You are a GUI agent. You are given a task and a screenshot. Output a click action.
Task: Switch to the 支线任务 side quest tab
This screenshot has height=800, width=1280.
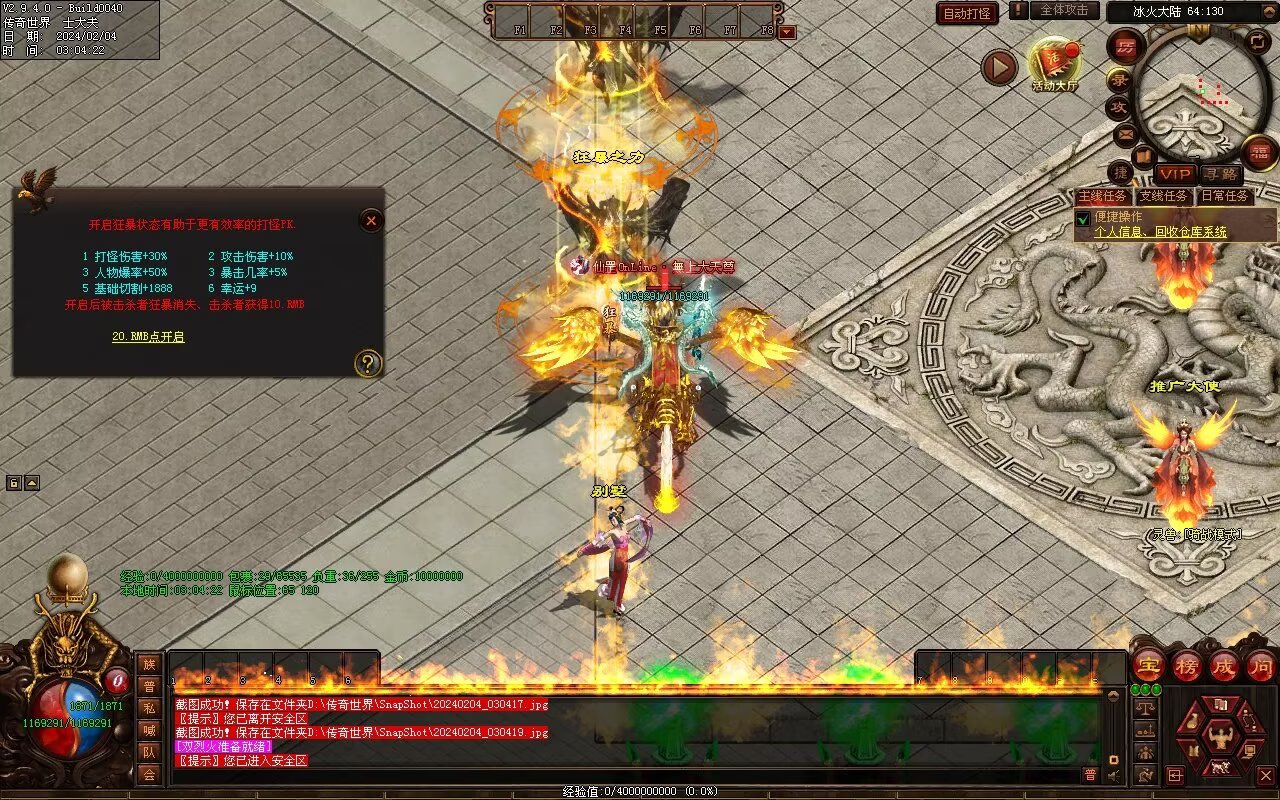tap(1165, 196)
